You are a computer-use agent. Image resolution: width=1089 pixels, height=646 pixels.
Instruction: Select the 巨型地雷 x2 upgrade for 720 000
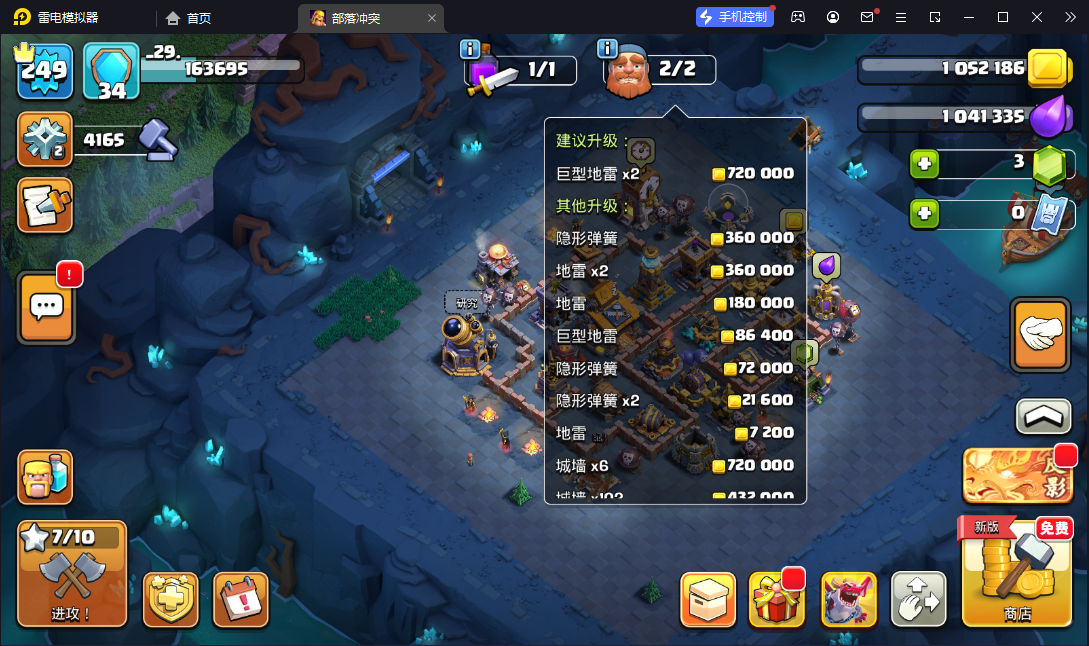(x=675, y=173)
